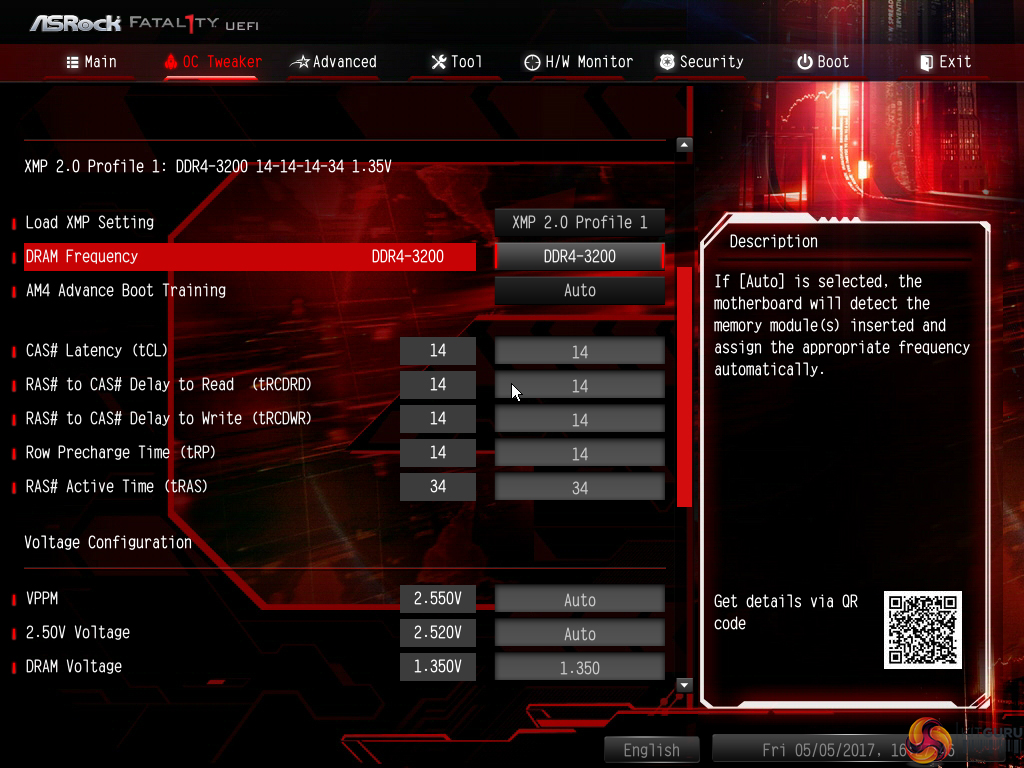The image size is (1024, 768).
Task: Click the scroll up arrow button
Action: 684,145
